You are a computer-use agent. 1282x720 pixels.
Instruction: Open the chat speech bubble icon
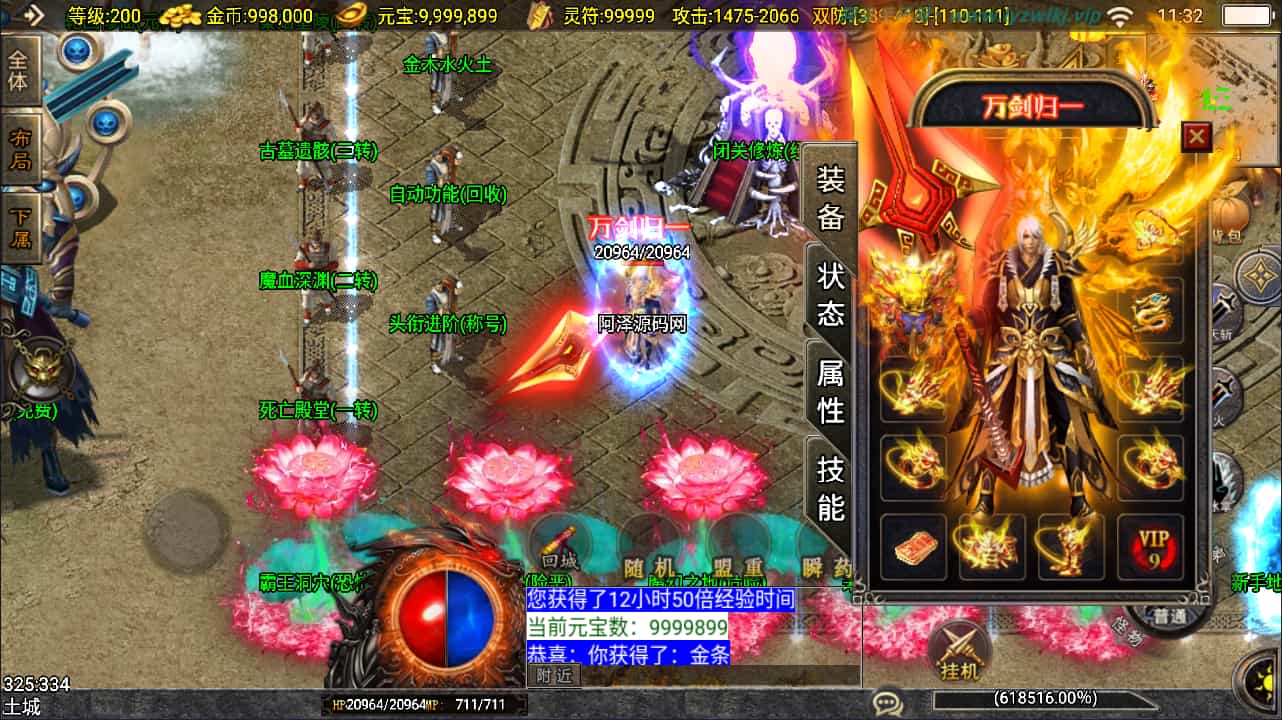coord(887,702)
